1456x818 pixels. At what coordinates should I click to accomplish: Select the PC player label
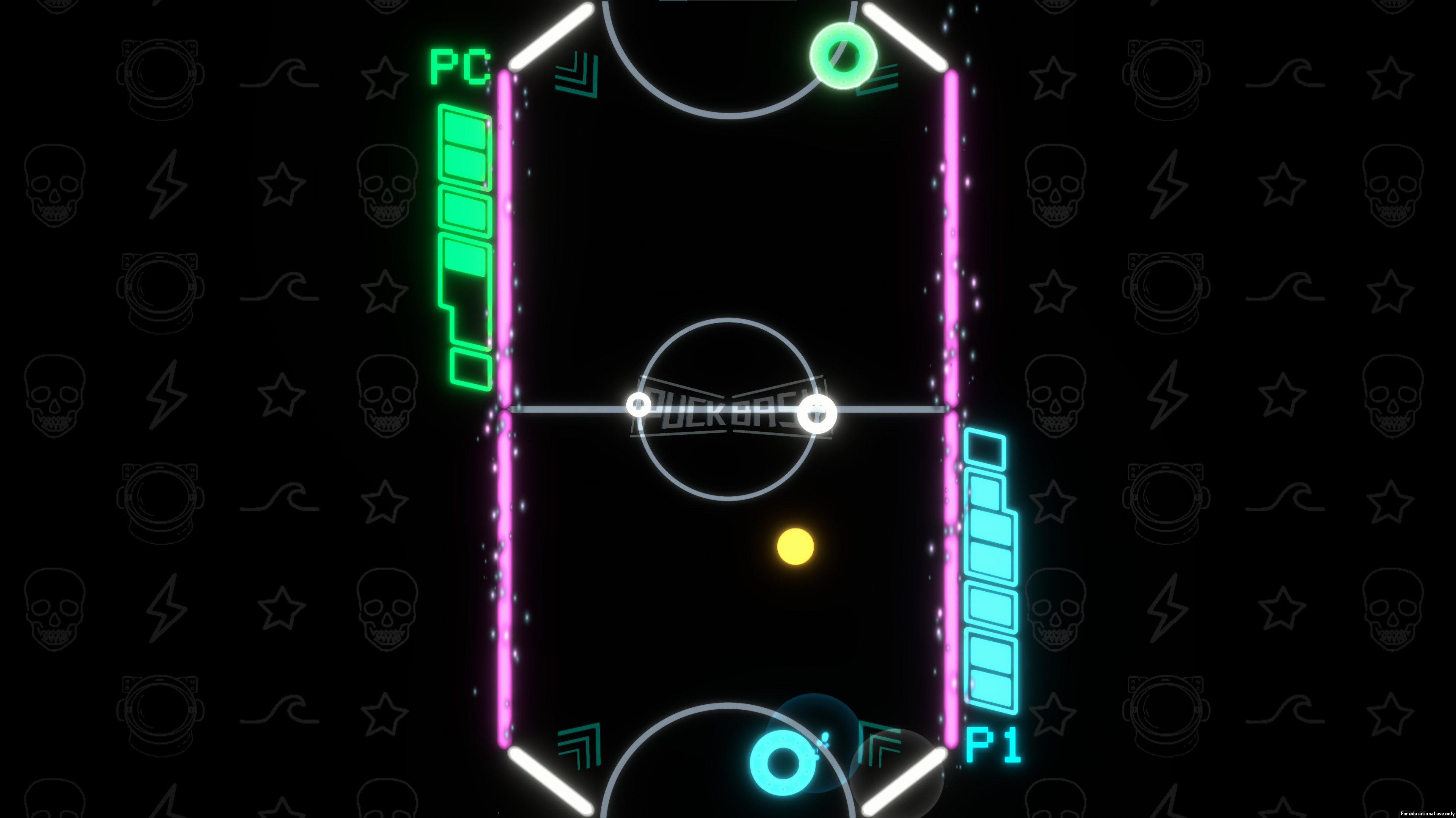pyautogui.click(x=458, y=66)
